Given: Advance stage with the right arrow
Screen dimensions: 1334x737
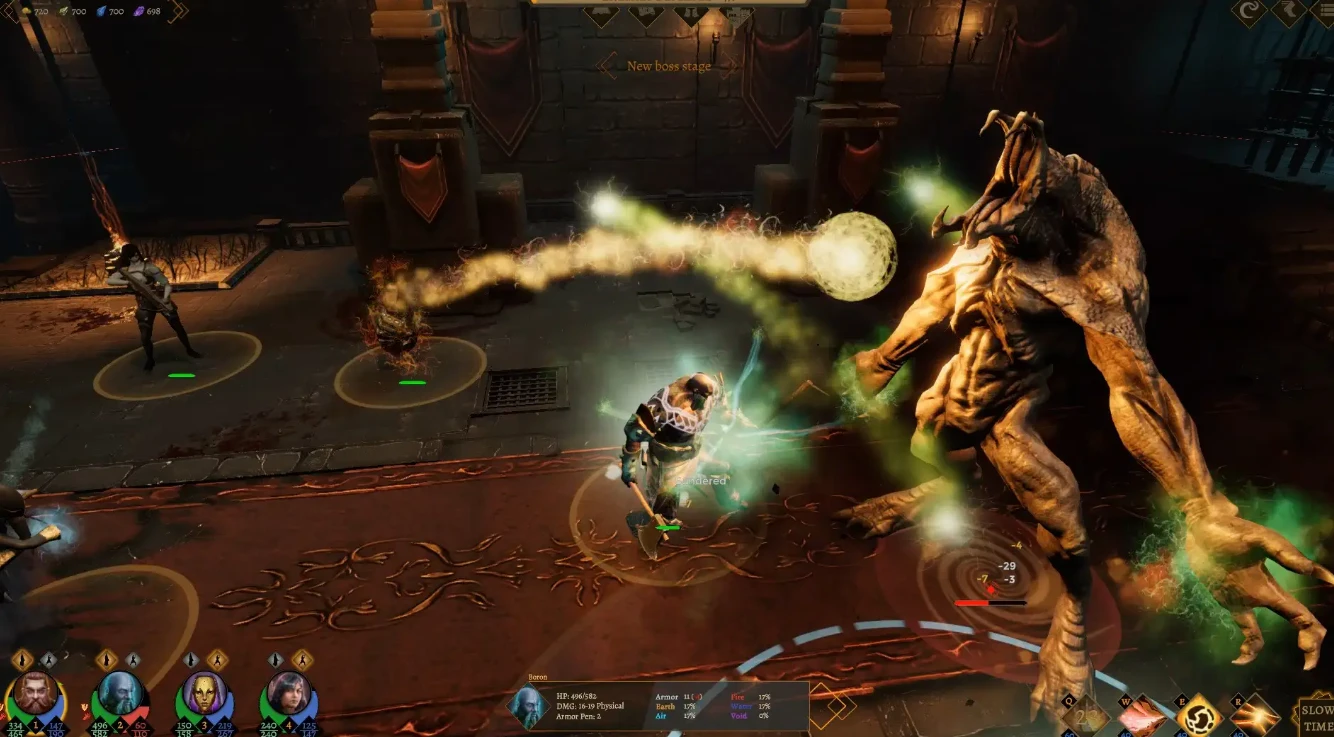Looking at the screenshot, I should coord(729,67).
